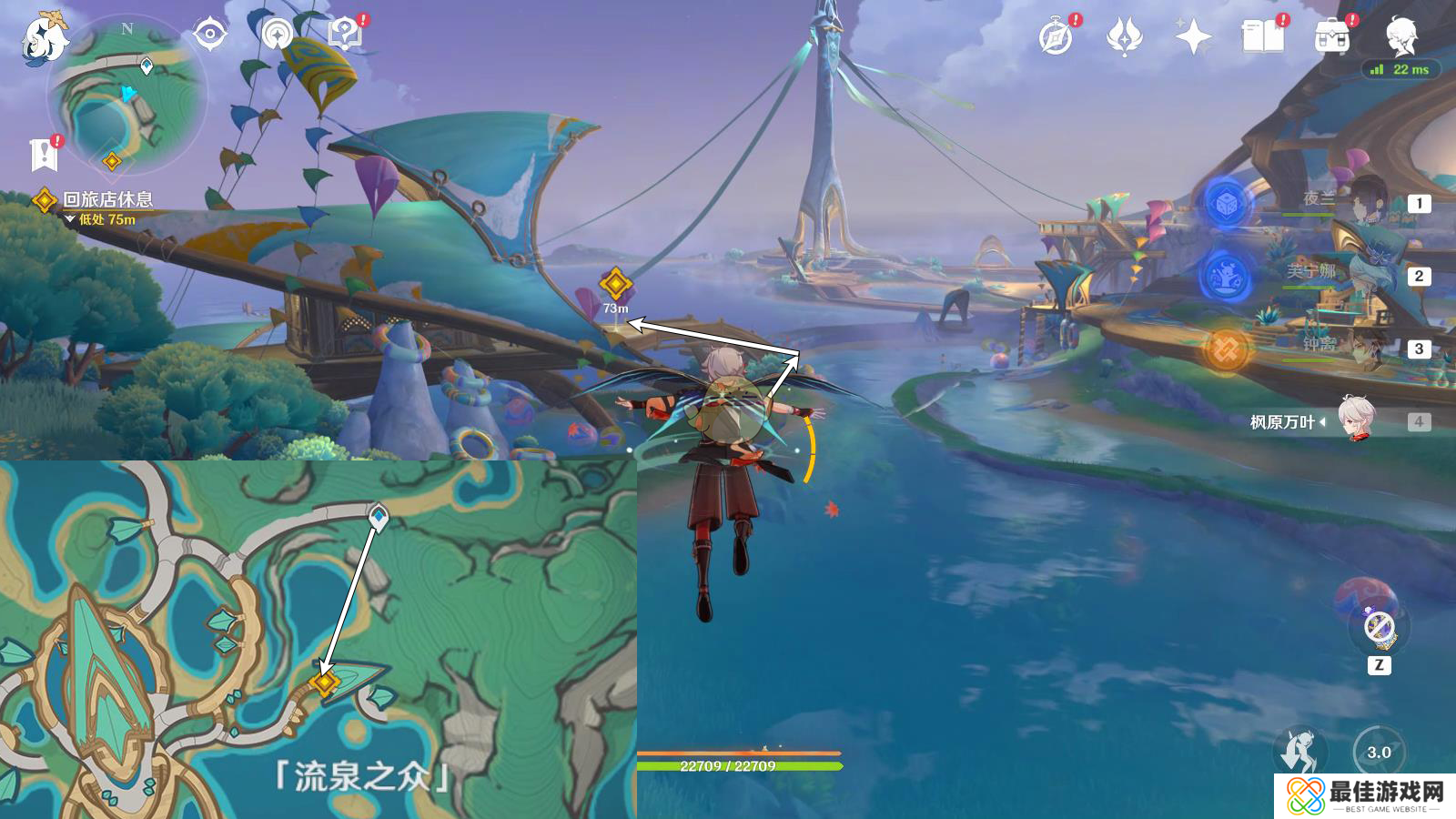Open the winged wish icon

tap(1125, 38)
